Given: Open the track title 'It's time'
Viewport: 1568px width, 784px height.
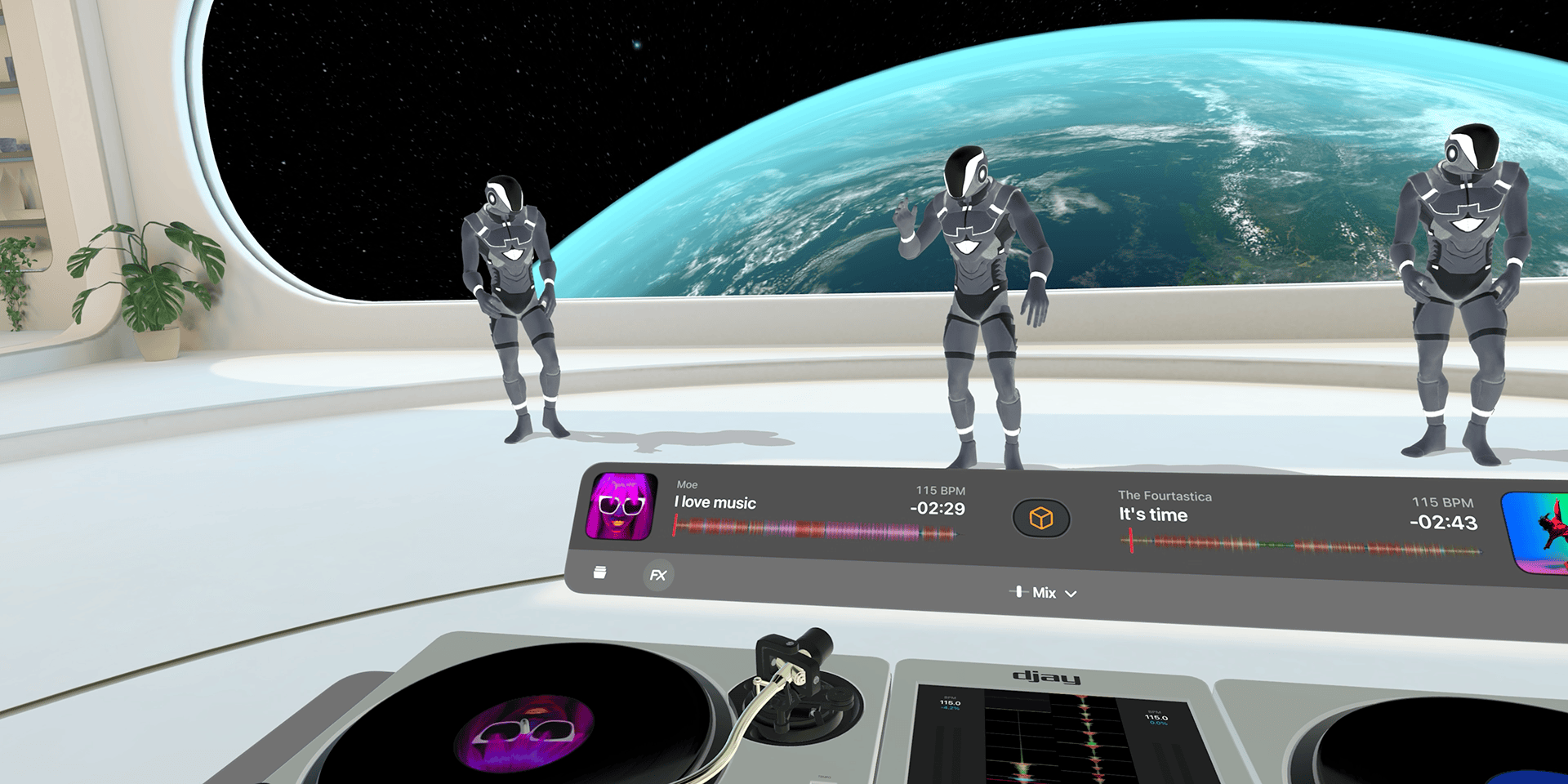Looking at the screenshot, I should [1152, 515].
